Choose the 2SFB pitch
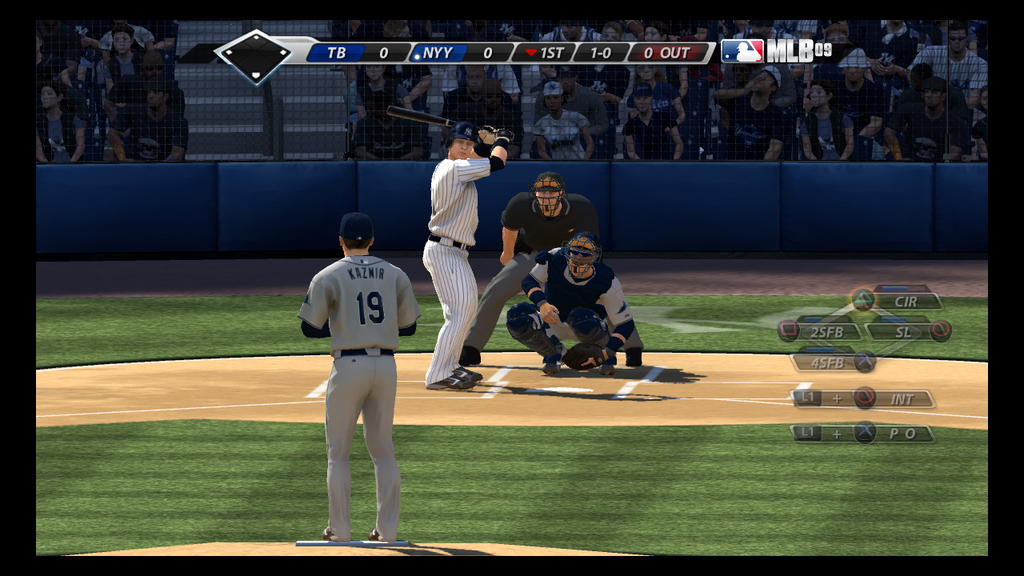The image size is (1024, 576). coord(829,331)
